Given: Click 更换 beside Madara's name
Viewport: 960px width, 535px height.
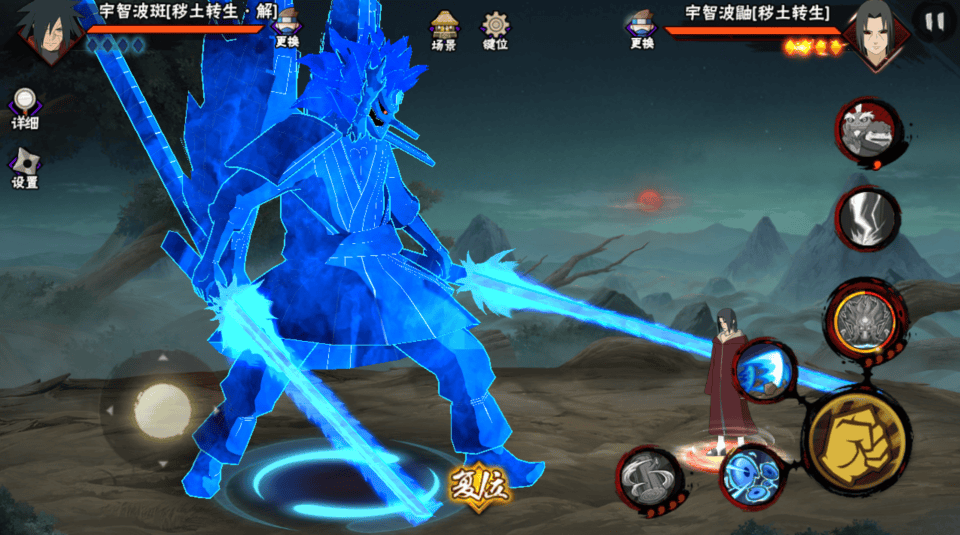Looking at the screenshot, I should coord(287,28).
